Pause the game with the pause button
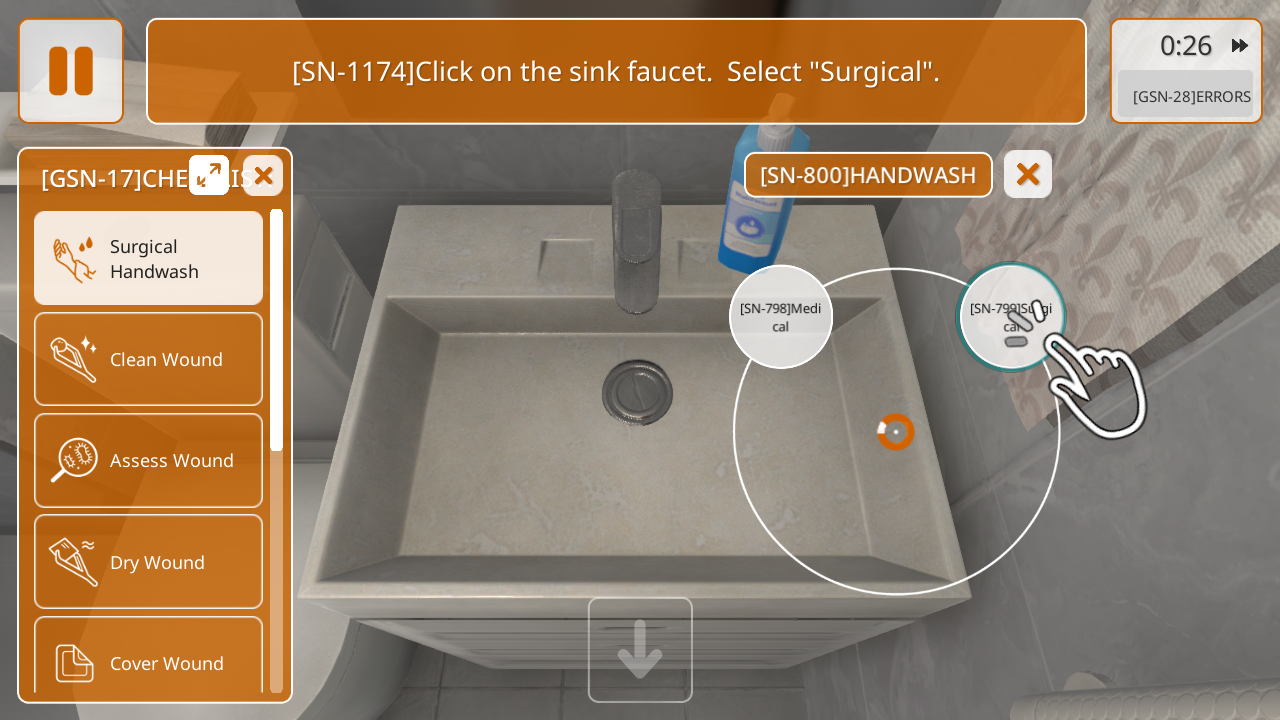The height and width of the screenshot is (720, 1280). (x=71, y=71)
